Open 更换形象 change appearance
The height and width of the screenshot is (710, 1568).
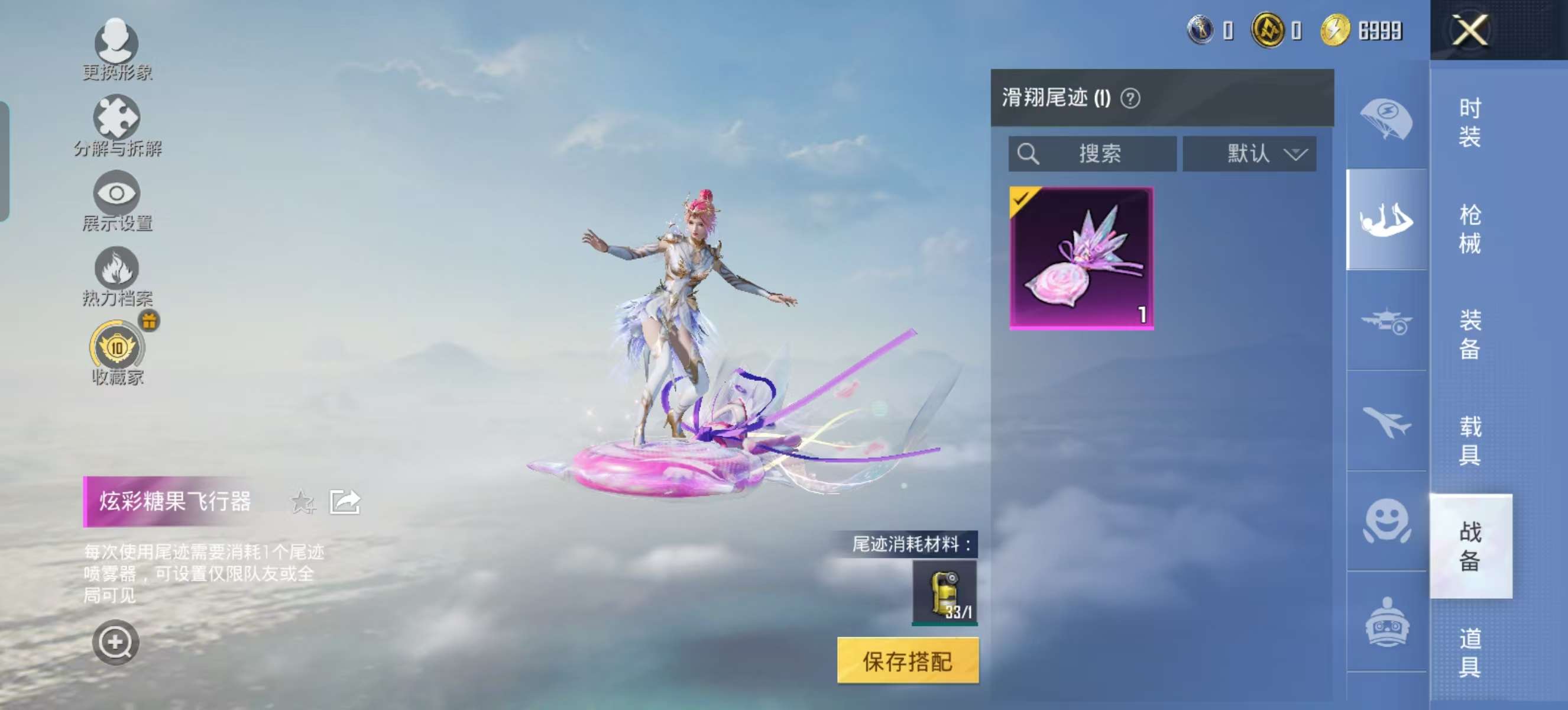tap(116, 50)
